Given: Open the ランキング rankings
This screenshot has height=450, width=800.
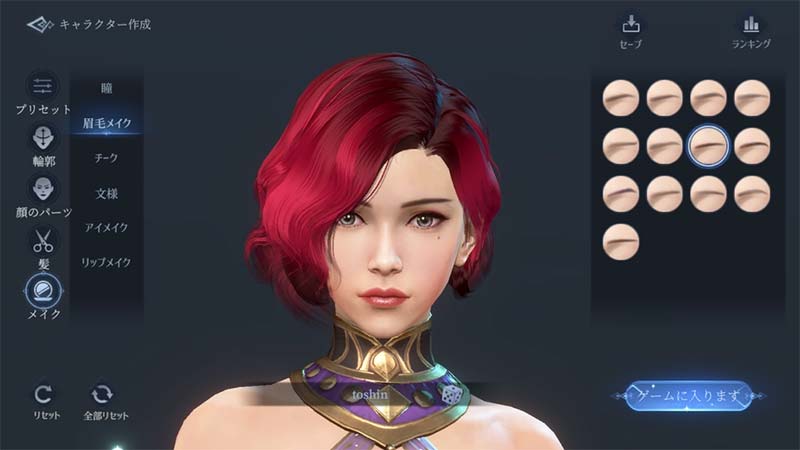Looking at the screenshot, I should click(751, 30).
